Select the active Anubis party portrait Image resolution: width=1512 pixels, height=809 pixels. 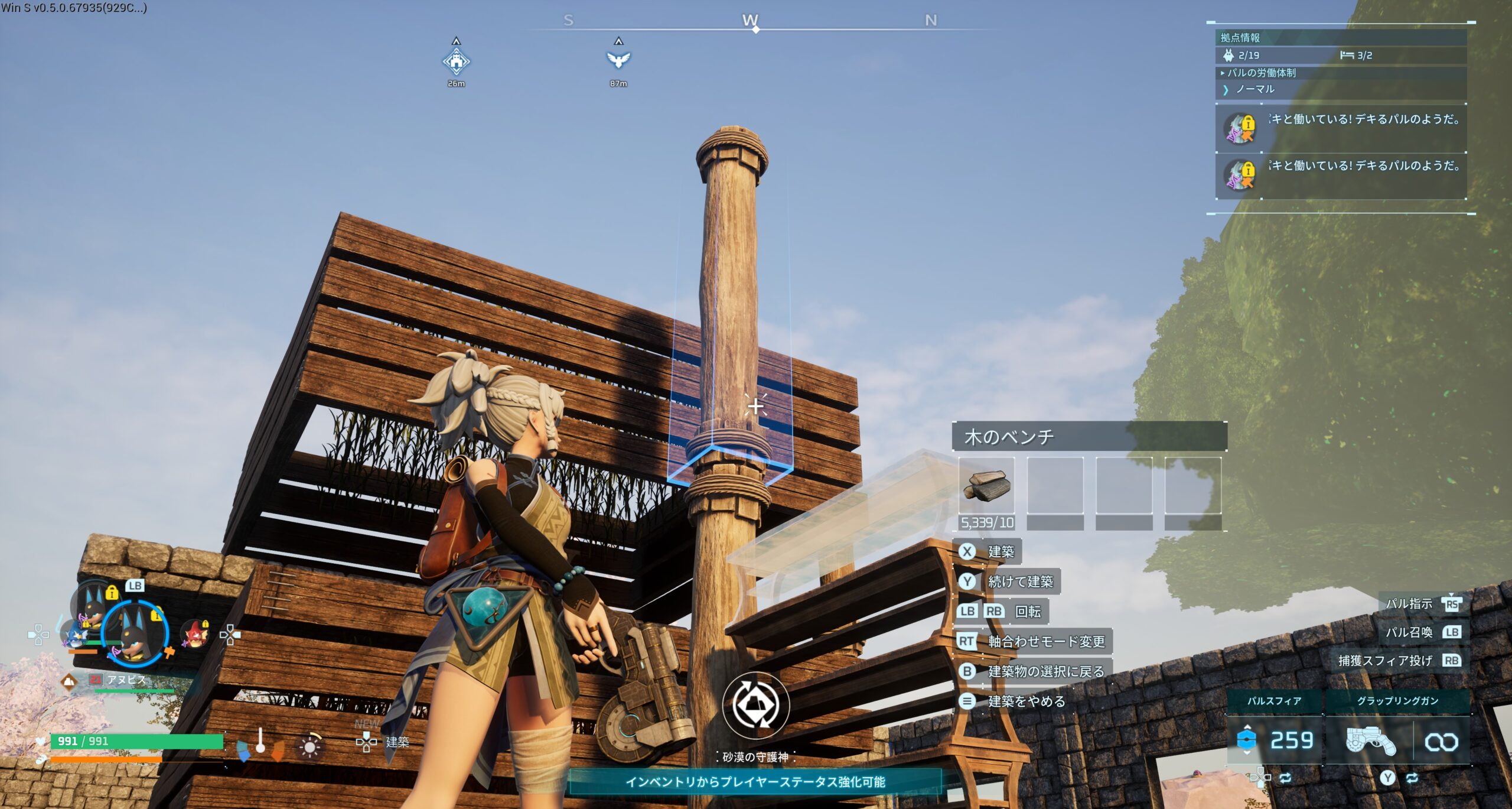coord(135,633)
